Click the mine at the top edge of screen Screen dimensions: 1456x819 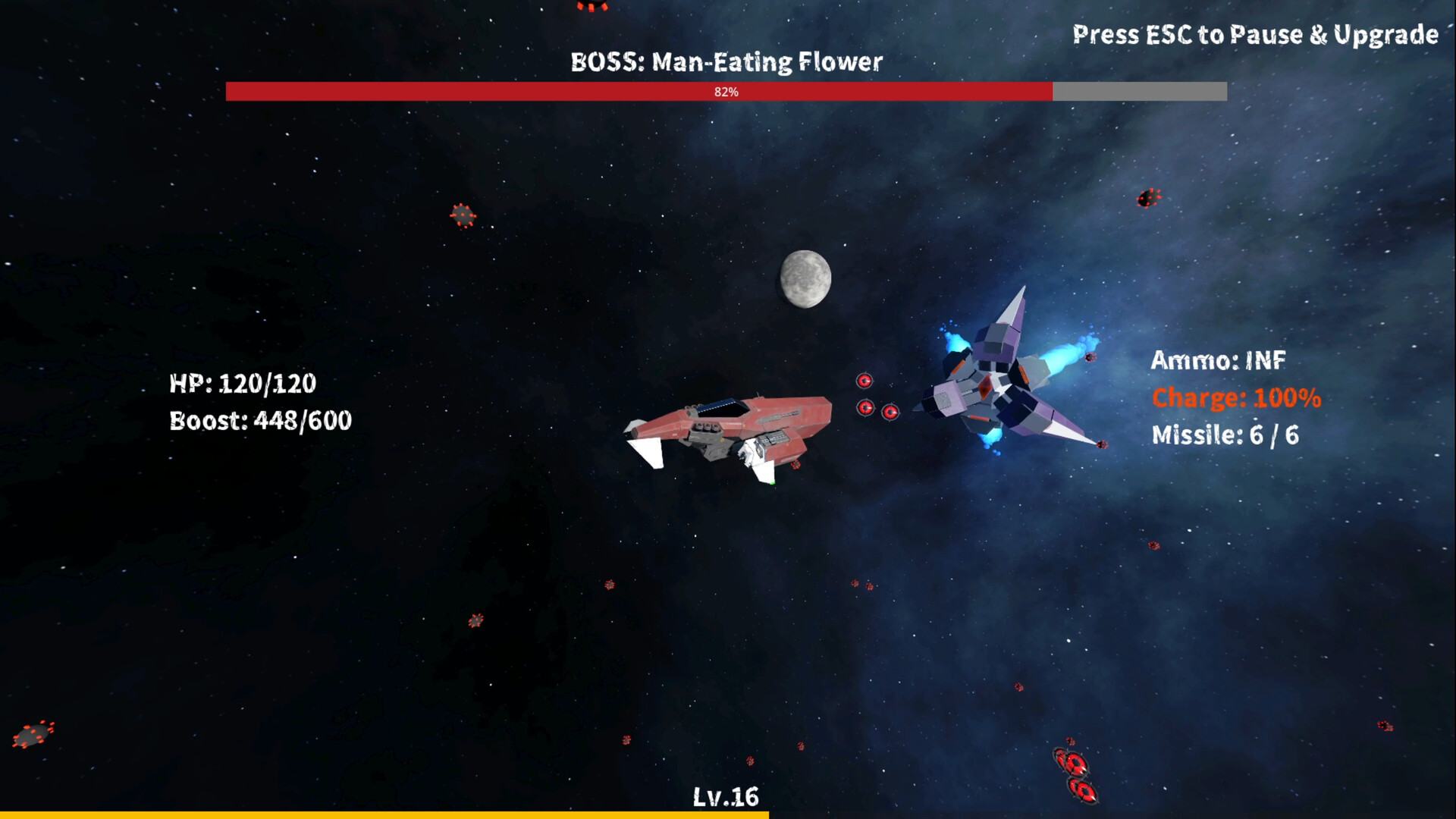pos(590,6)
